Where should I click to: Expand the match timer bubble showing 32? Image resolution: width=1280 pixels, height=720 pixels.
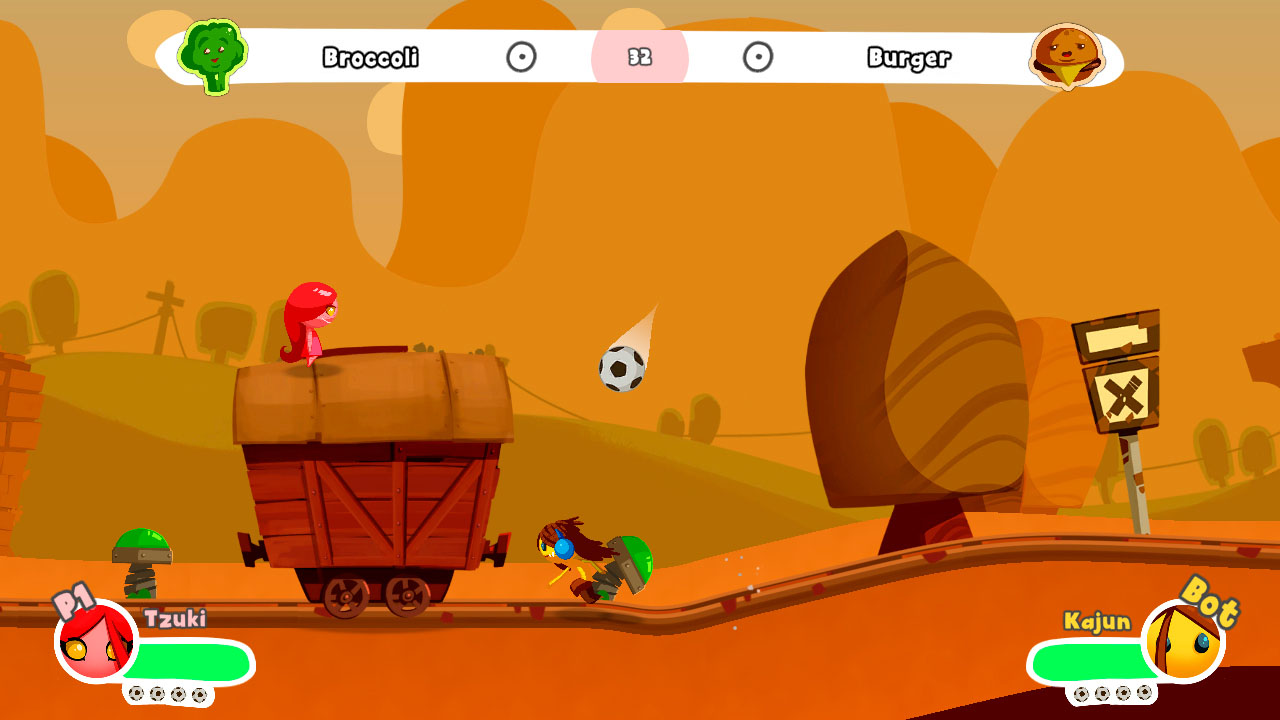[x=641, y=58]
